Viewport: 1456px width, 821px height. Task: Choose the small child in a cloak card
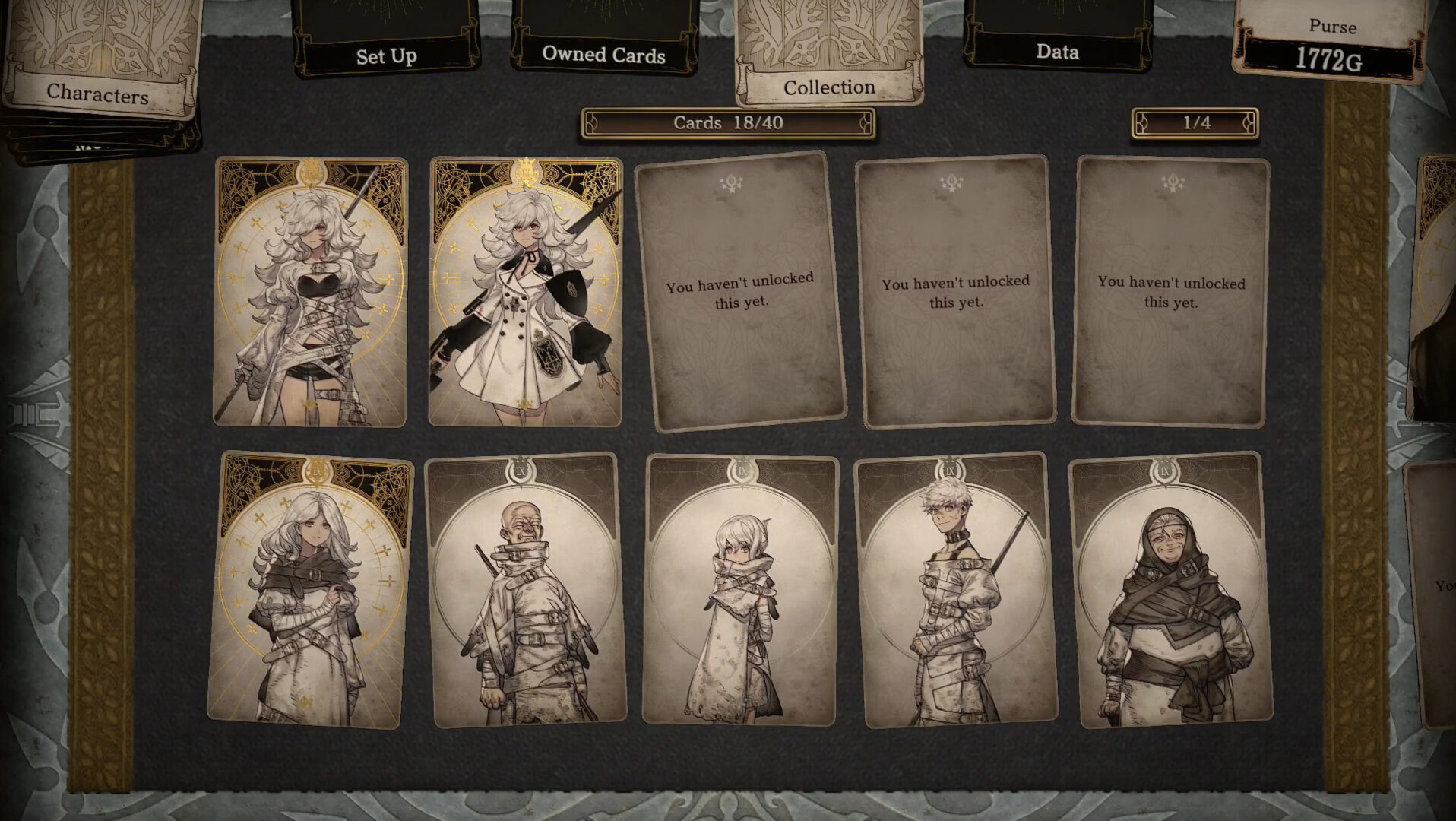[x=741, y=590]
